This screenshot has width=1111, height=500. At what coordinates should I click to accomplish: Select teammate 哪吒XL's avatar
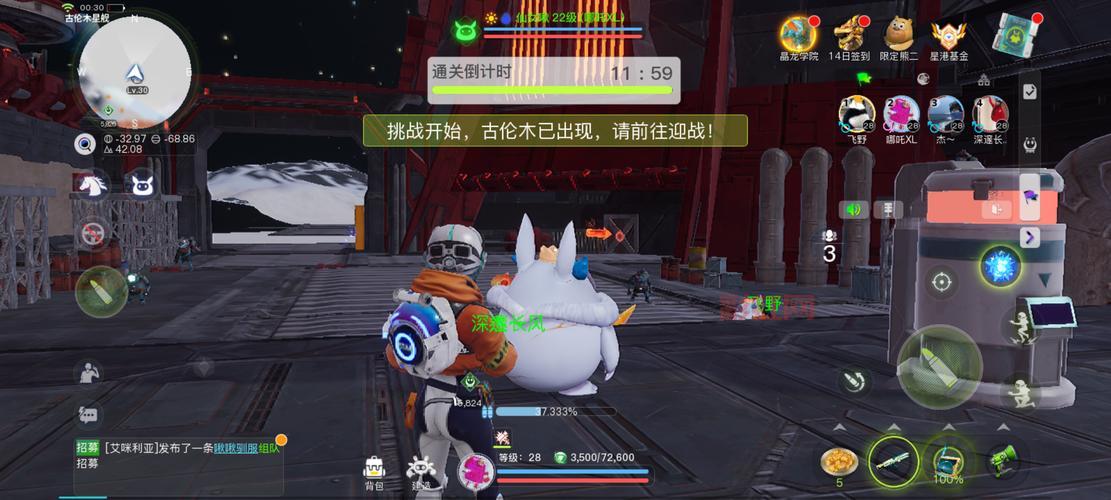coord(901,114)
